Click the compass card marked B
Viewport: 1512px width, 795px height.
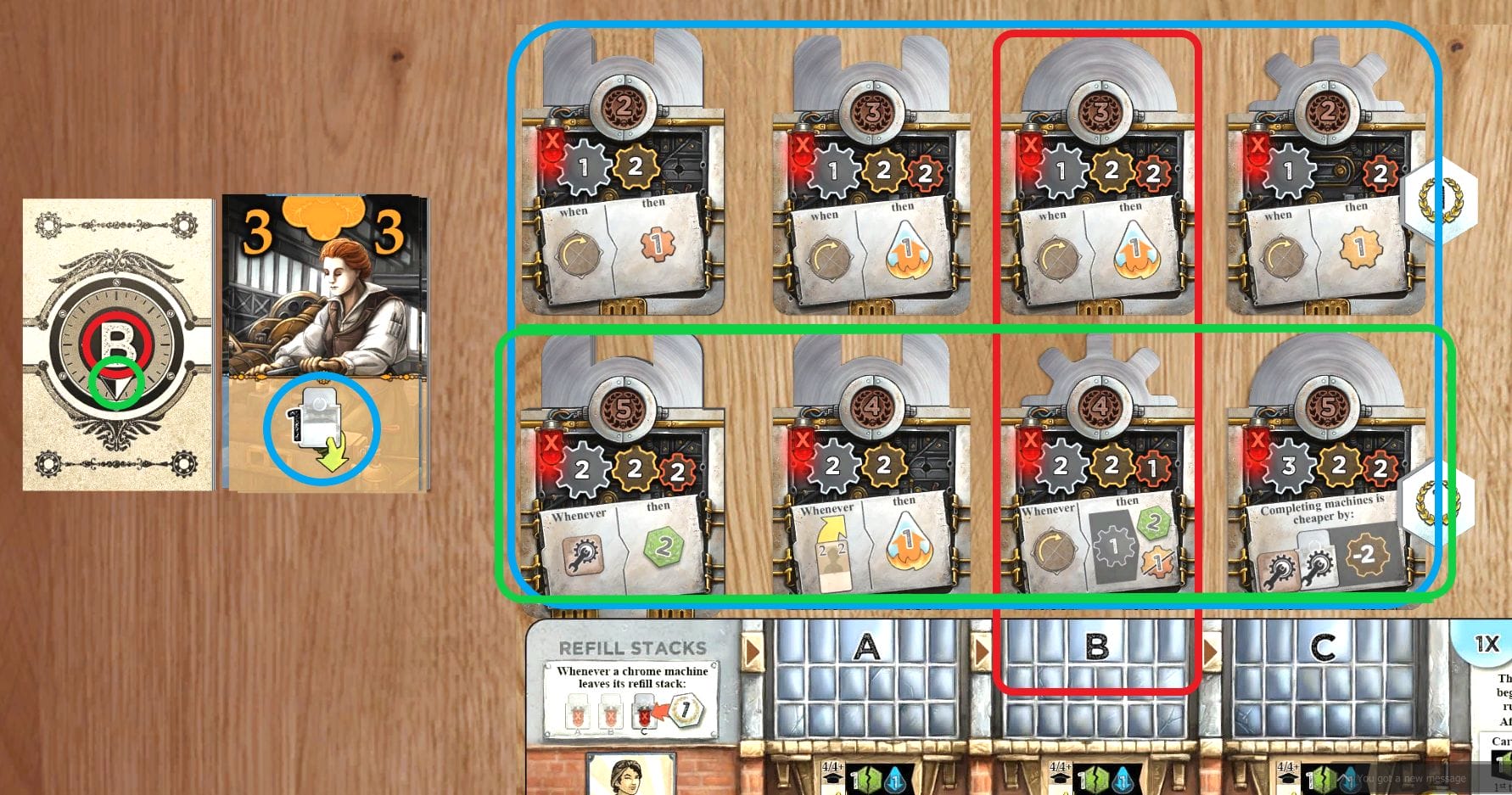click(x=117, y=344)
